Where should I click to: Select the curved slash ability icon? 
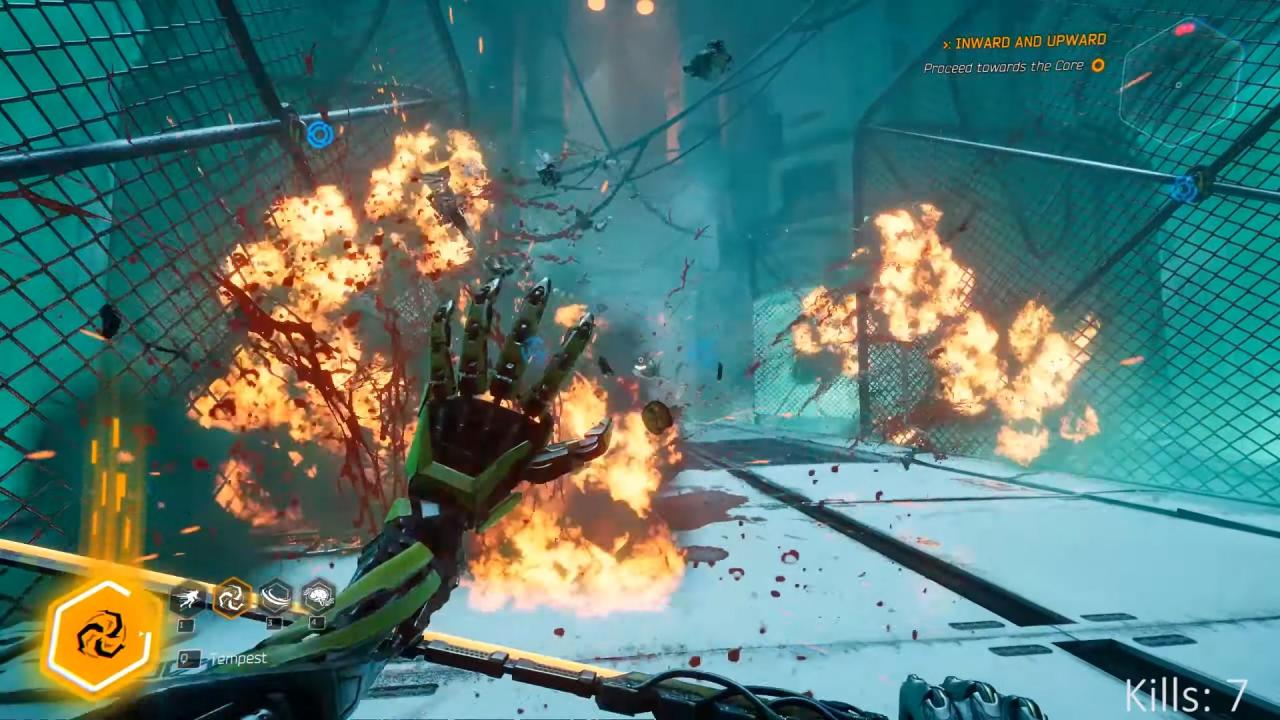[x=275, y=597]
